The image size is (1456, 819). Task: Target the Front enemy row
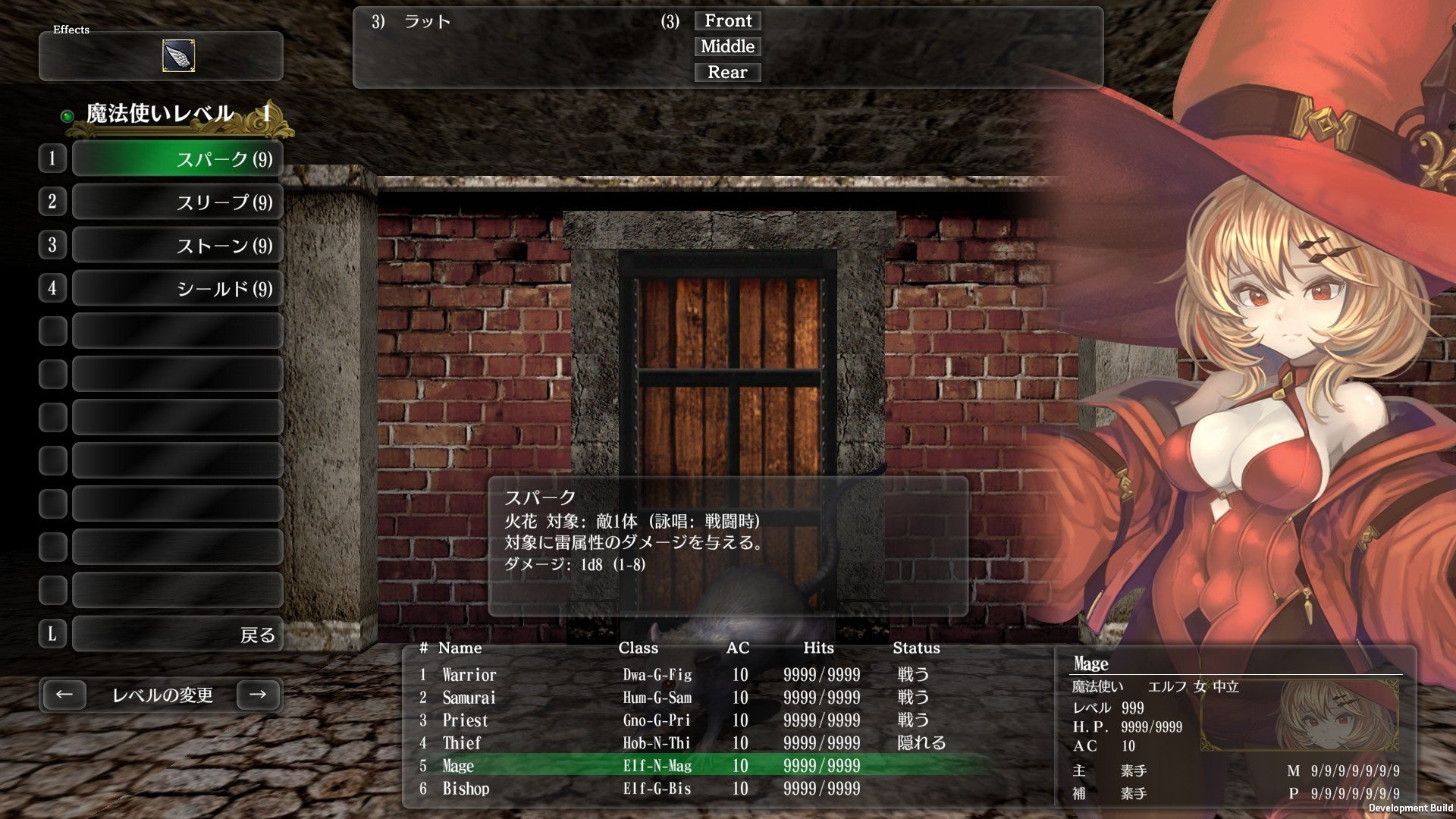pyautogui.click(x=727, y=20)
